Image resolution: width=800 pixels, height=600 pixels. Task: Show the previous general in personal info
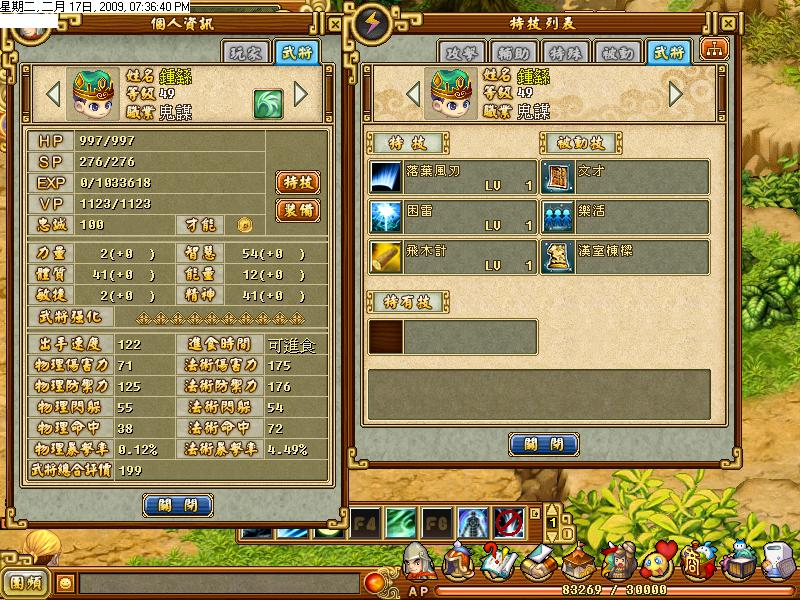pos(54,94)
